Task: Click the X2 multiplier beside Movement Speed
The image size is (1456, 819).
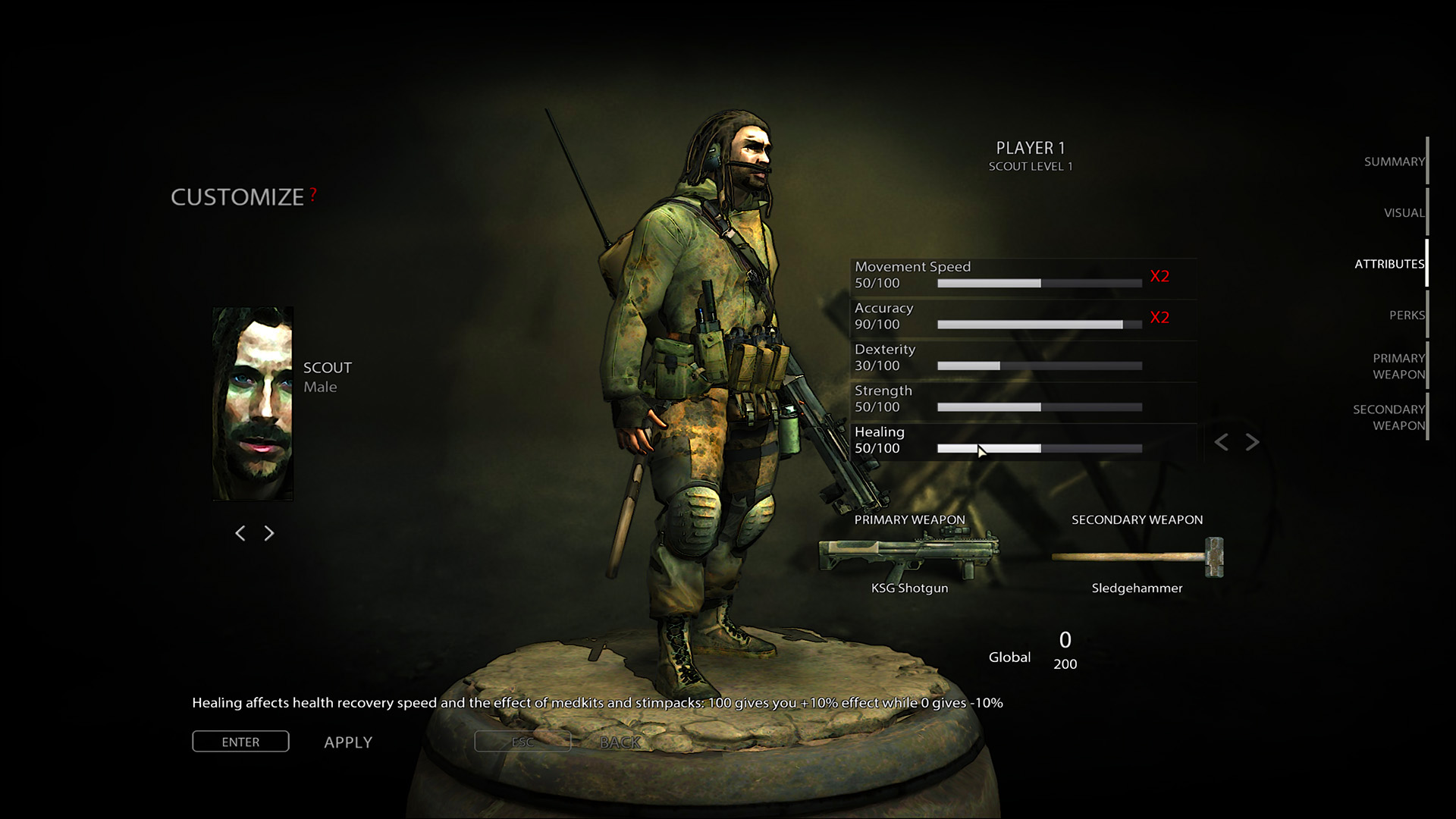Action: 1159,276
